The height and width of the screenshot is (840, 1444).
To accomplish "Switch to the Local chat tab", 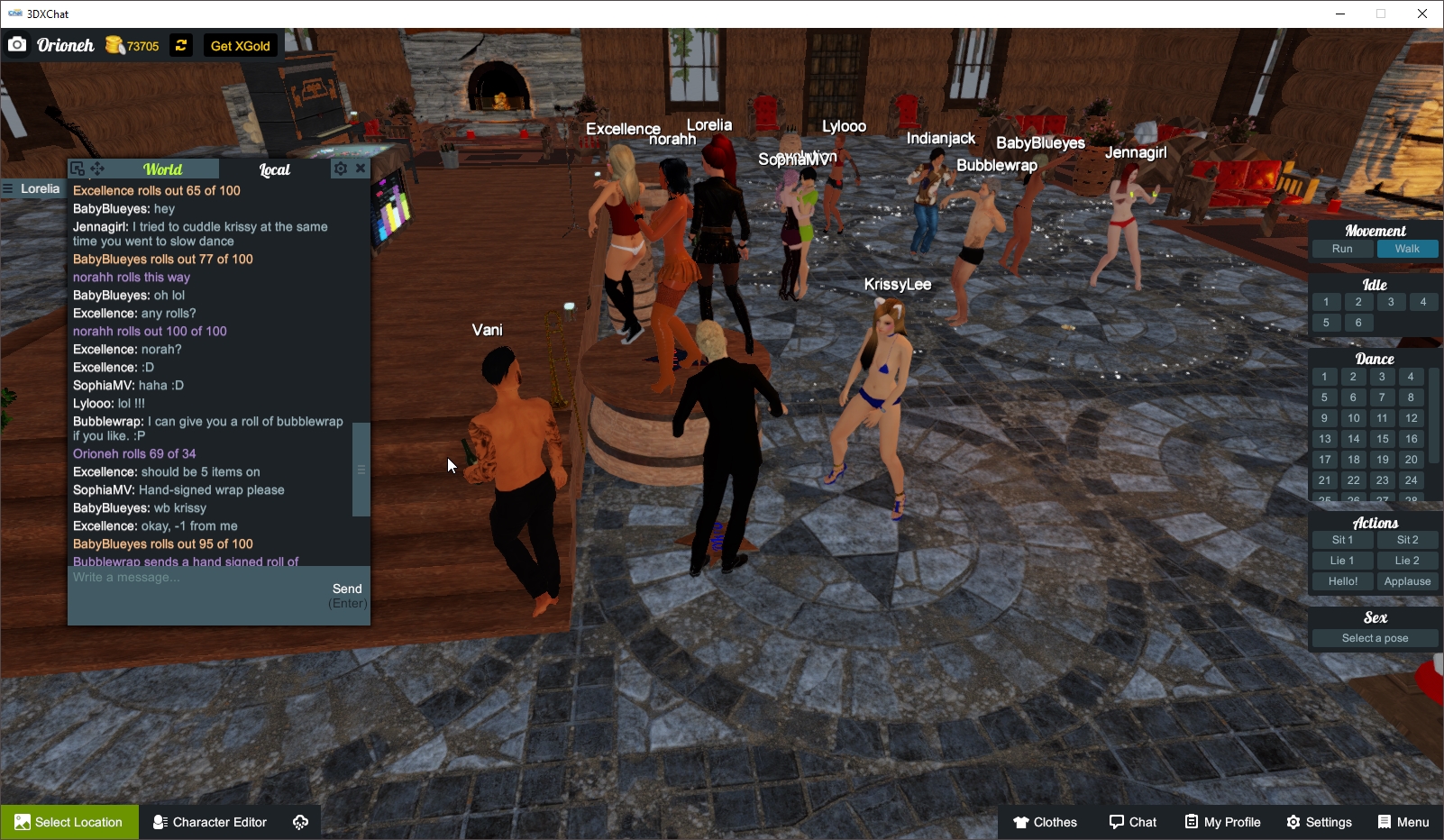I will (x=273, y=169).
